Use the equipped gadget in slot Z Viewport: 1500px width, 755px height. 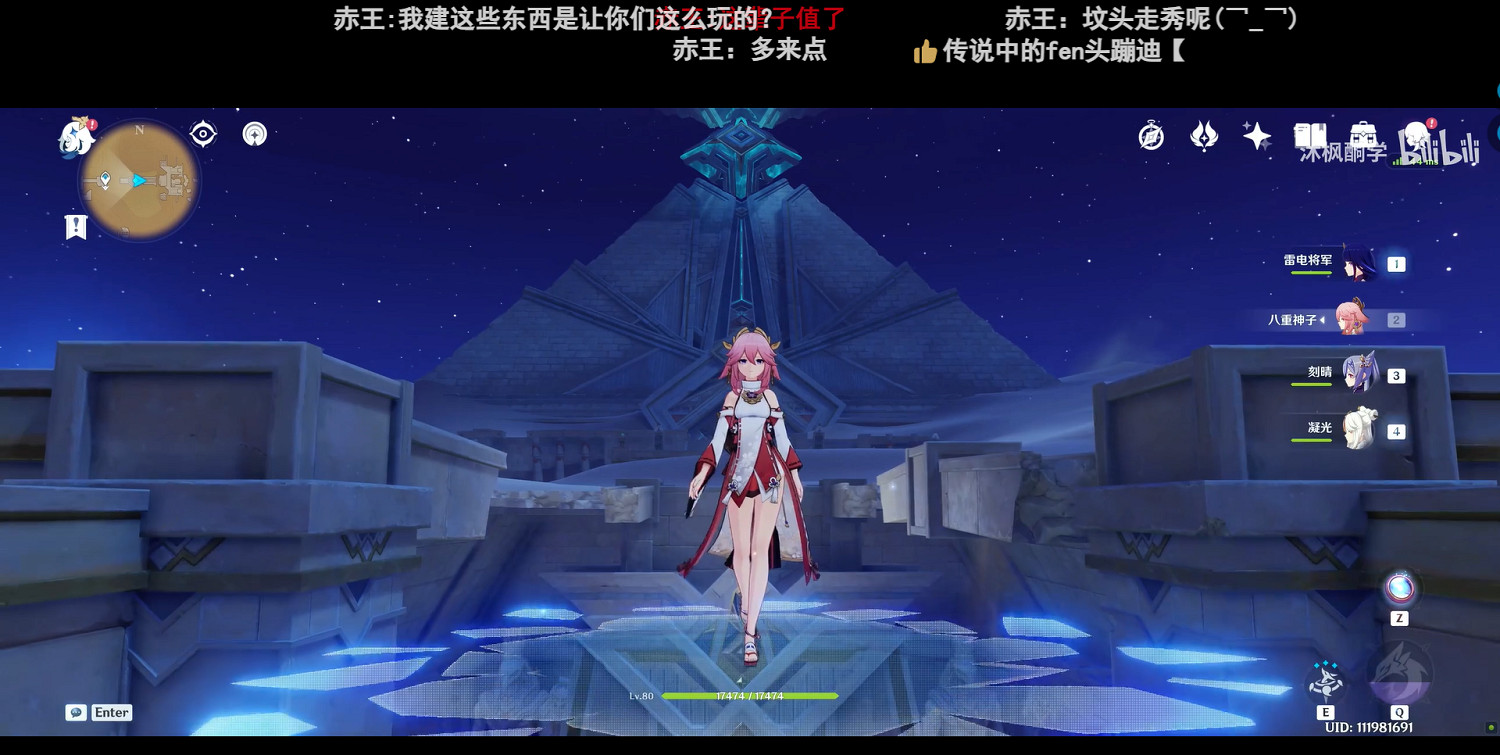(1400, 587)
